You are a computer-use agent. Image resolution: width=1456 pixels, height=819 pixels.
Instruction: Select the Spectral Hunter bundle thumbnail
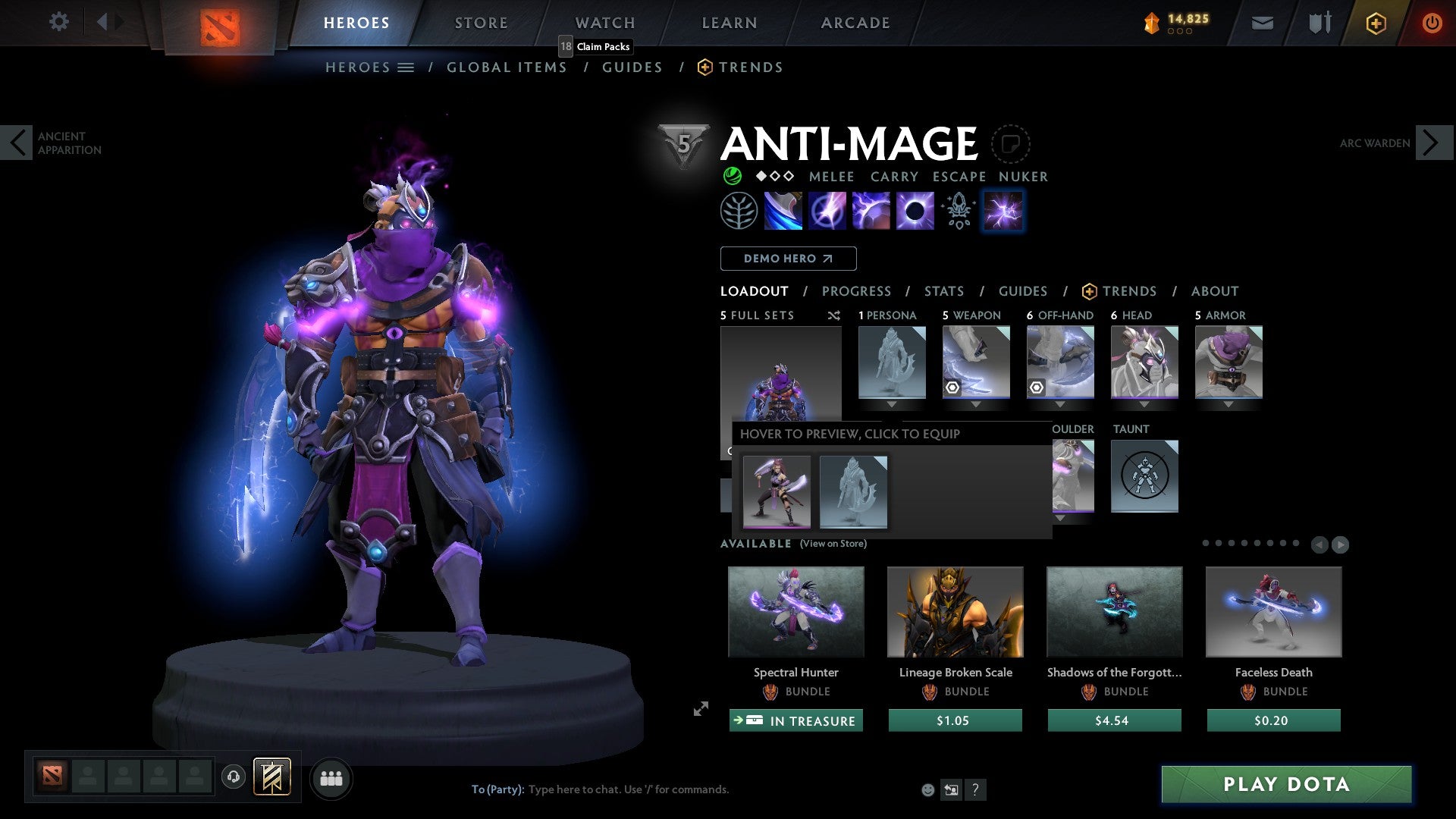point(795,612)
